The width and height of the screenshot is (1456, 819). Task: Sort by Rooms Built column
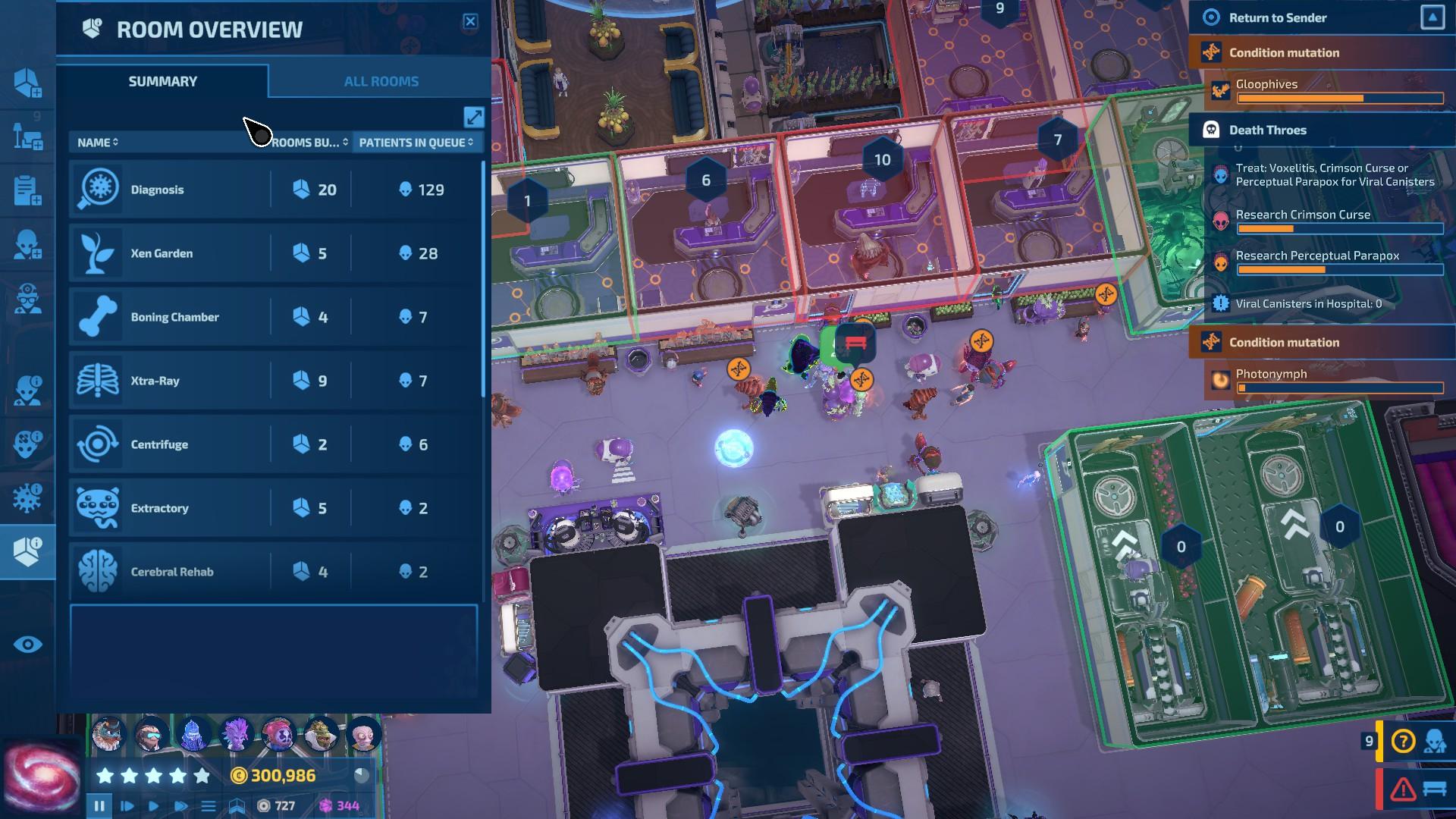(309, 143)
